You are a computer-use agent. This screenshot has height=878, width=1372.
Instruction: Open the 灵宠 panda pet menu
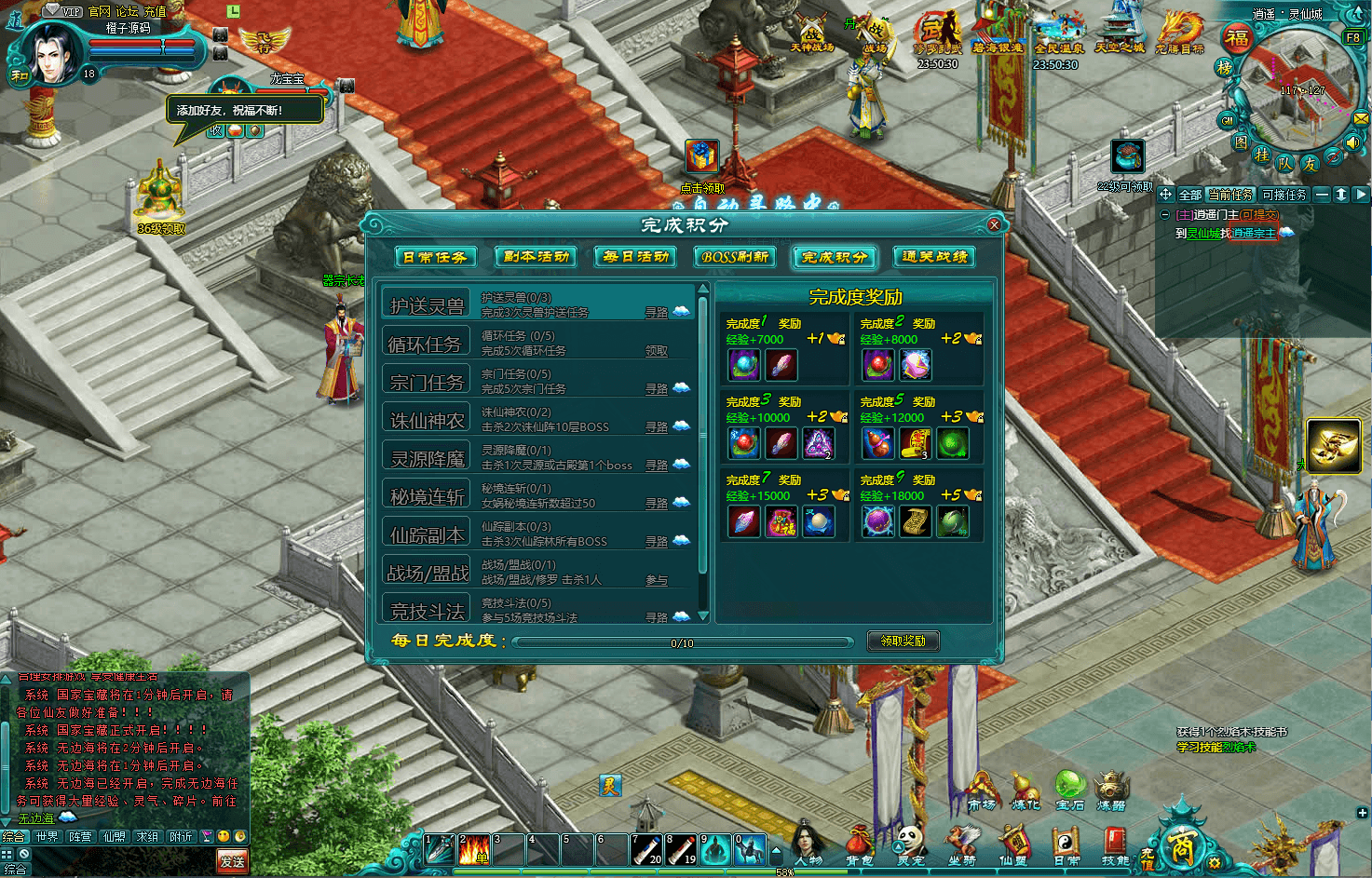pyautogui.click(x=909, y=844)
